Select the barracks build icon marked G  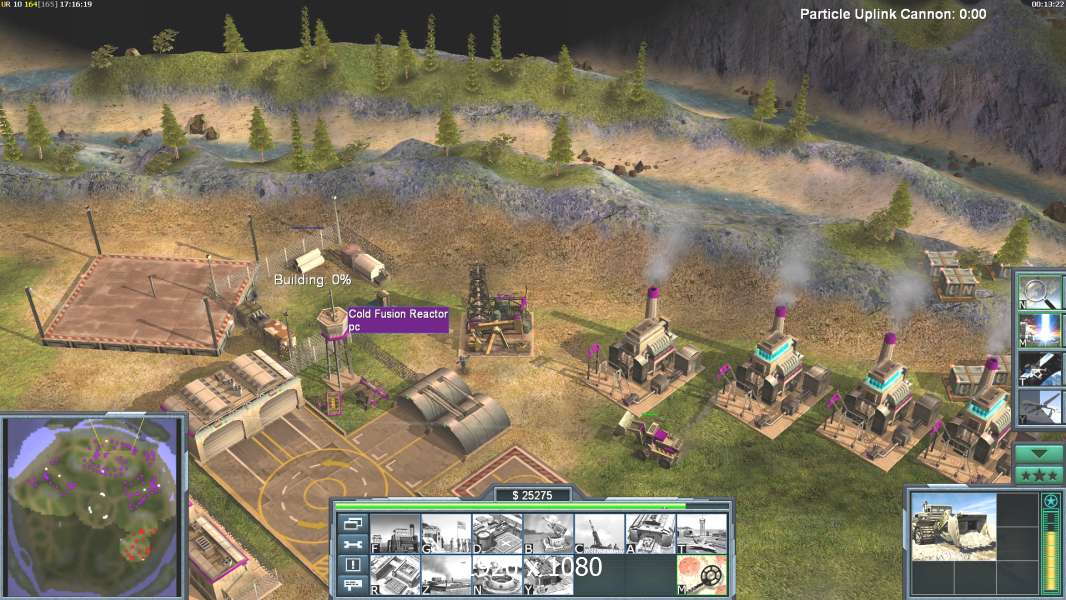pos(446,533)
